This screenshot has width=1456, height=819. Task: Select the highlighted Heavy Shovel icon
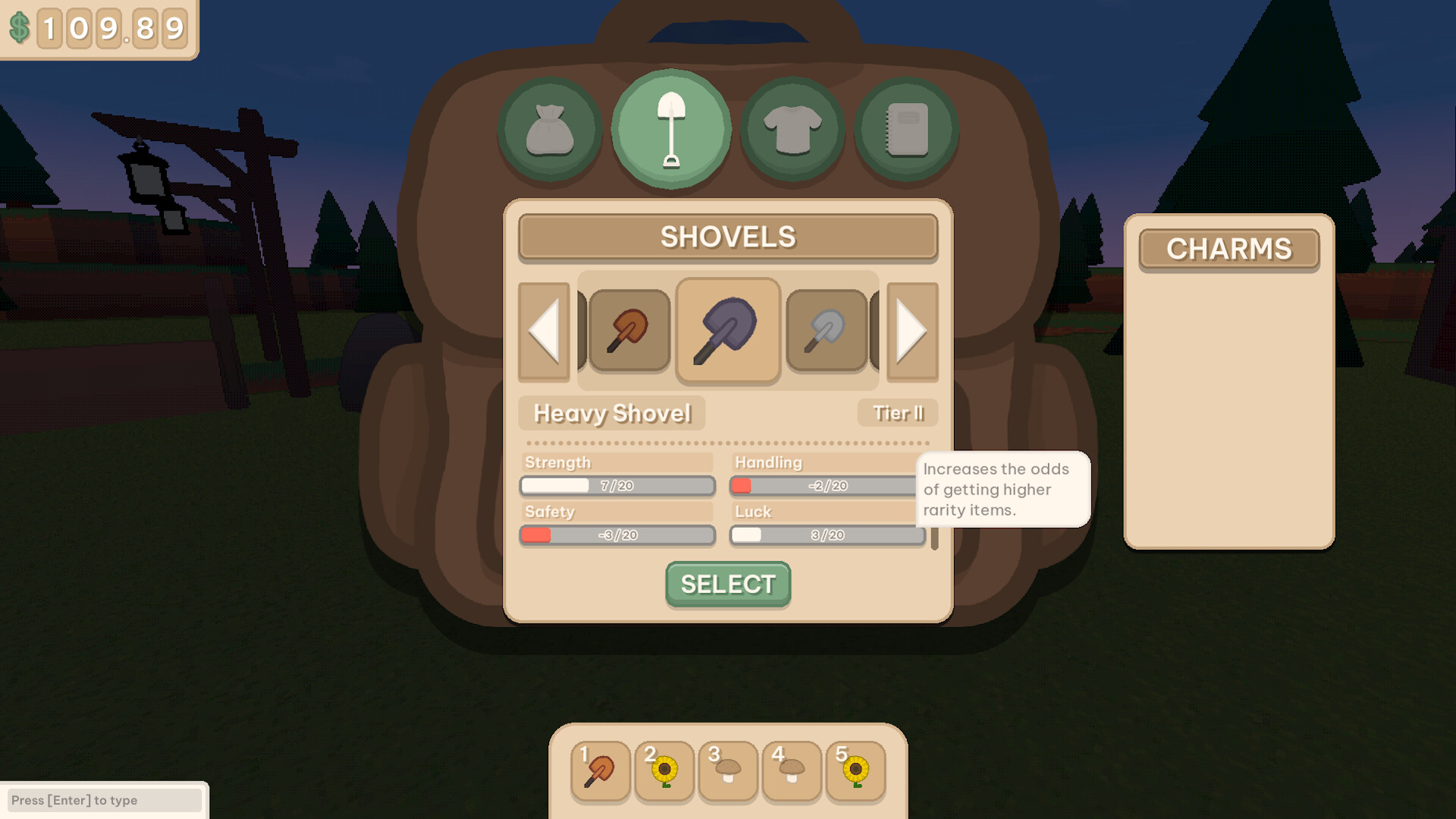727,329
